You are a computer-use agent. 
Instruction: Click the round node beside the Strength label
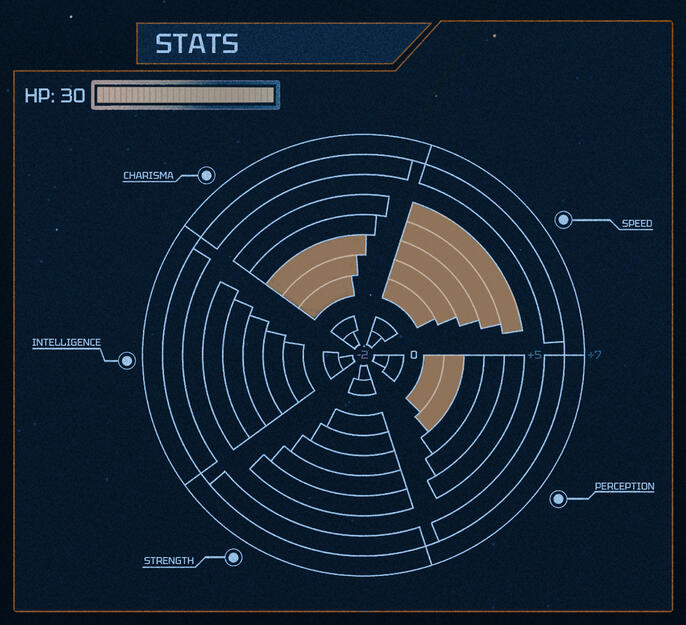click(x=233, y=557)
